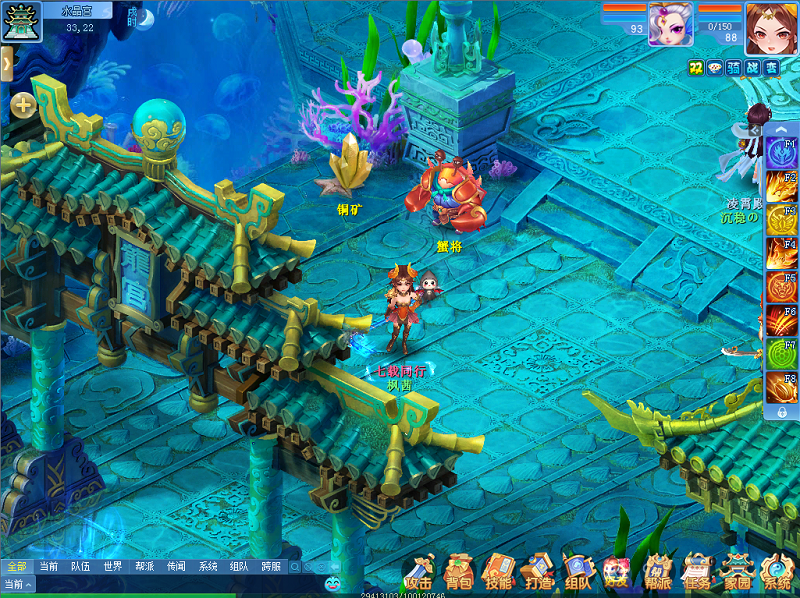The width and height of the screenshot is (800, 598).
Task: Open the 组队 team menu in bottom bar
Action: pos(577,572)
